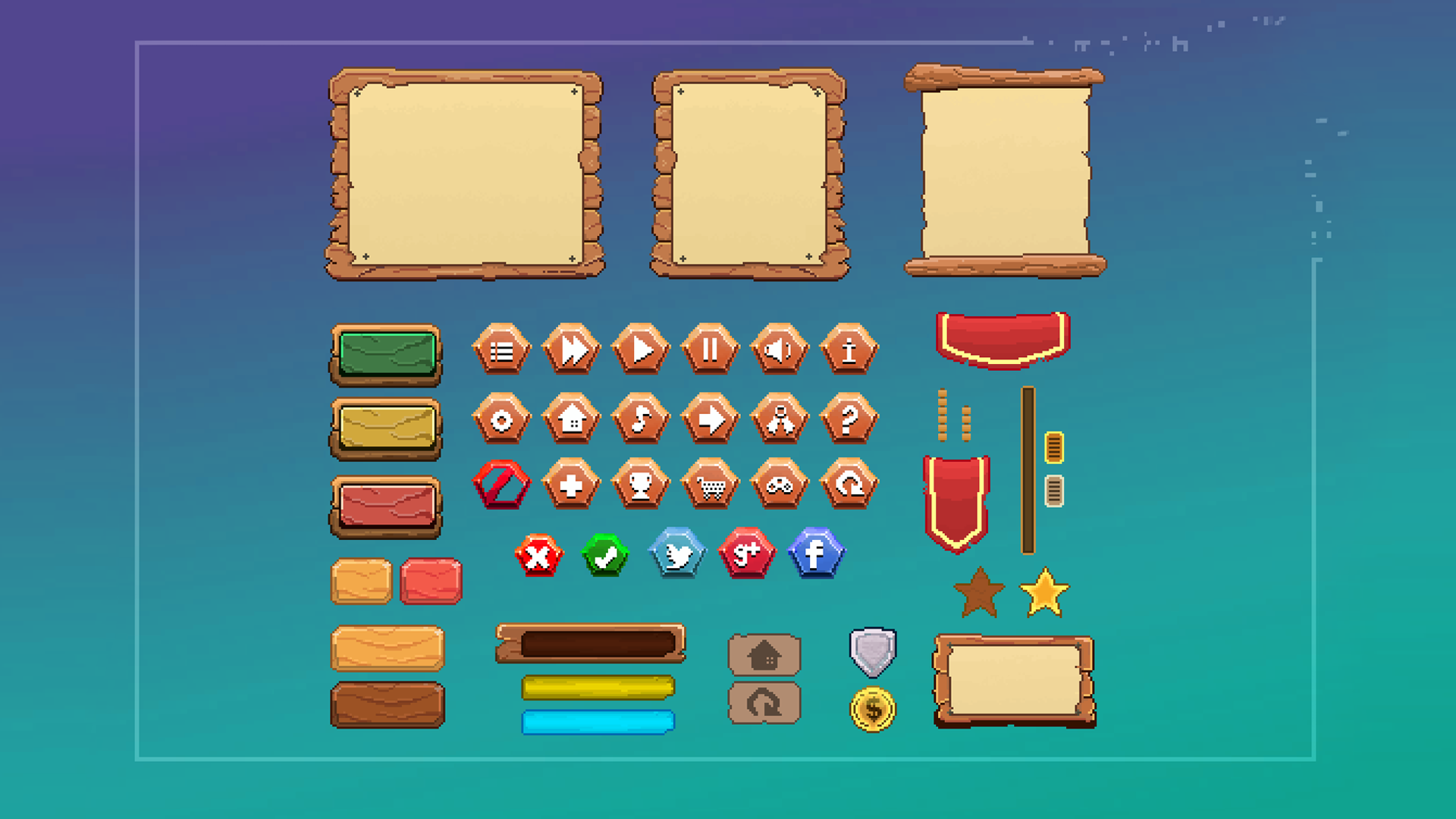Click the restart arrow hexagon icon
This screenshot has height=819, width=1456.
point(849,485)
